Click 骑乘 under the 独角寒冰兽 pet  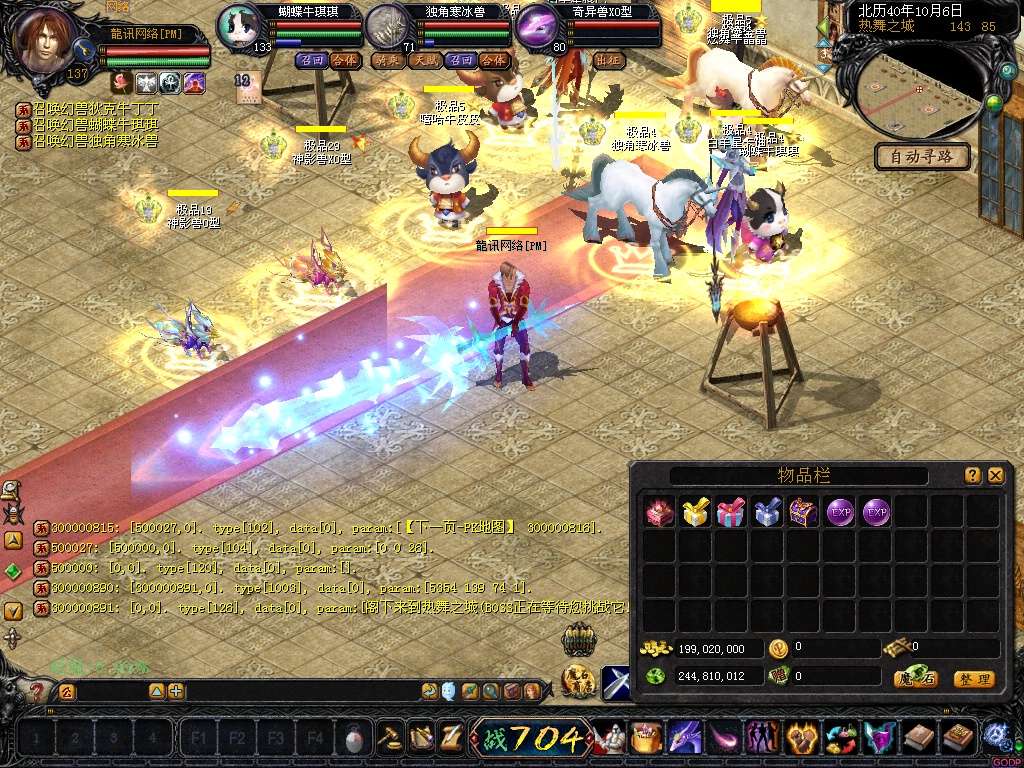pos(386,60)
